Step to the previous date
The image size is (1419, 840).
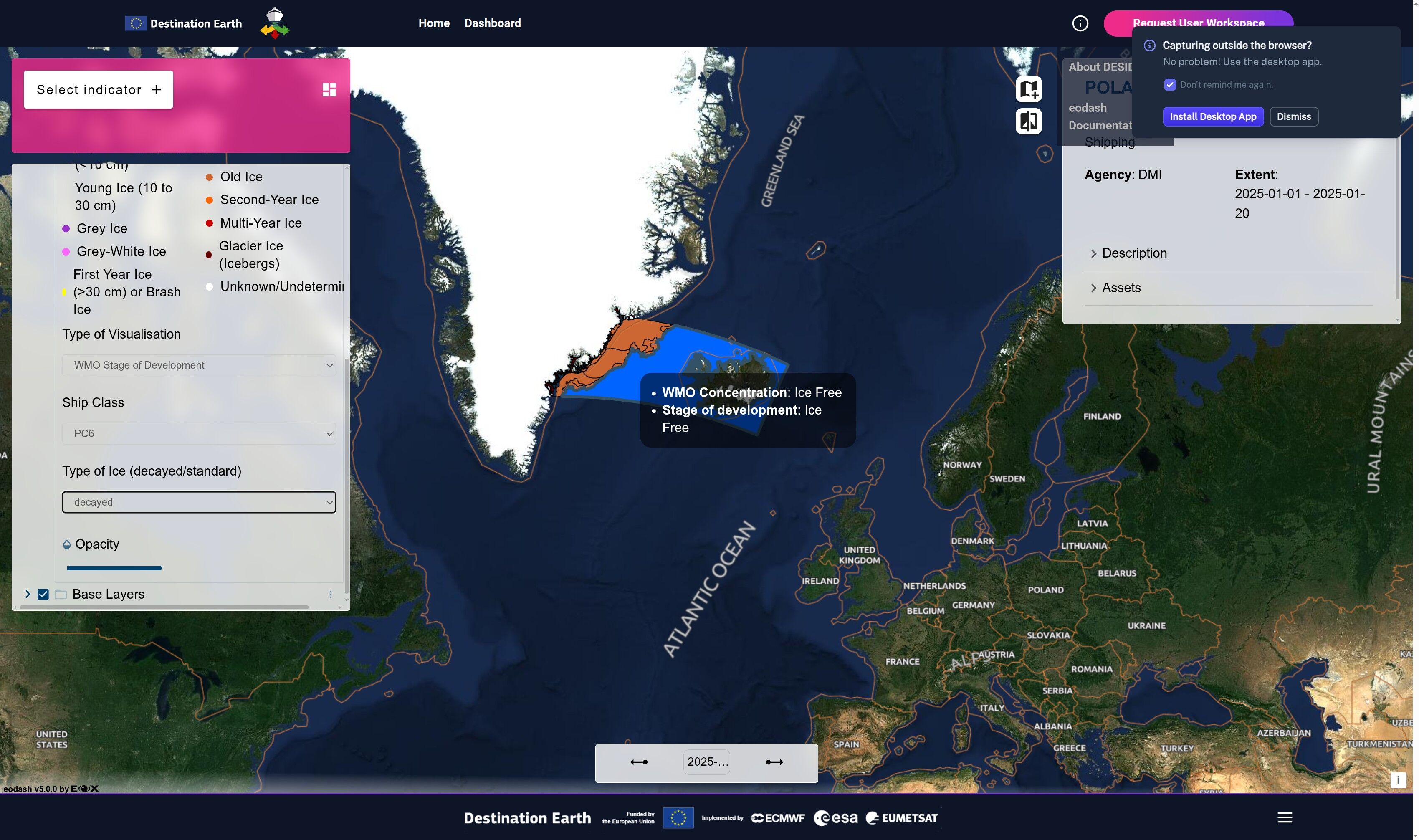tap(638, 762)
